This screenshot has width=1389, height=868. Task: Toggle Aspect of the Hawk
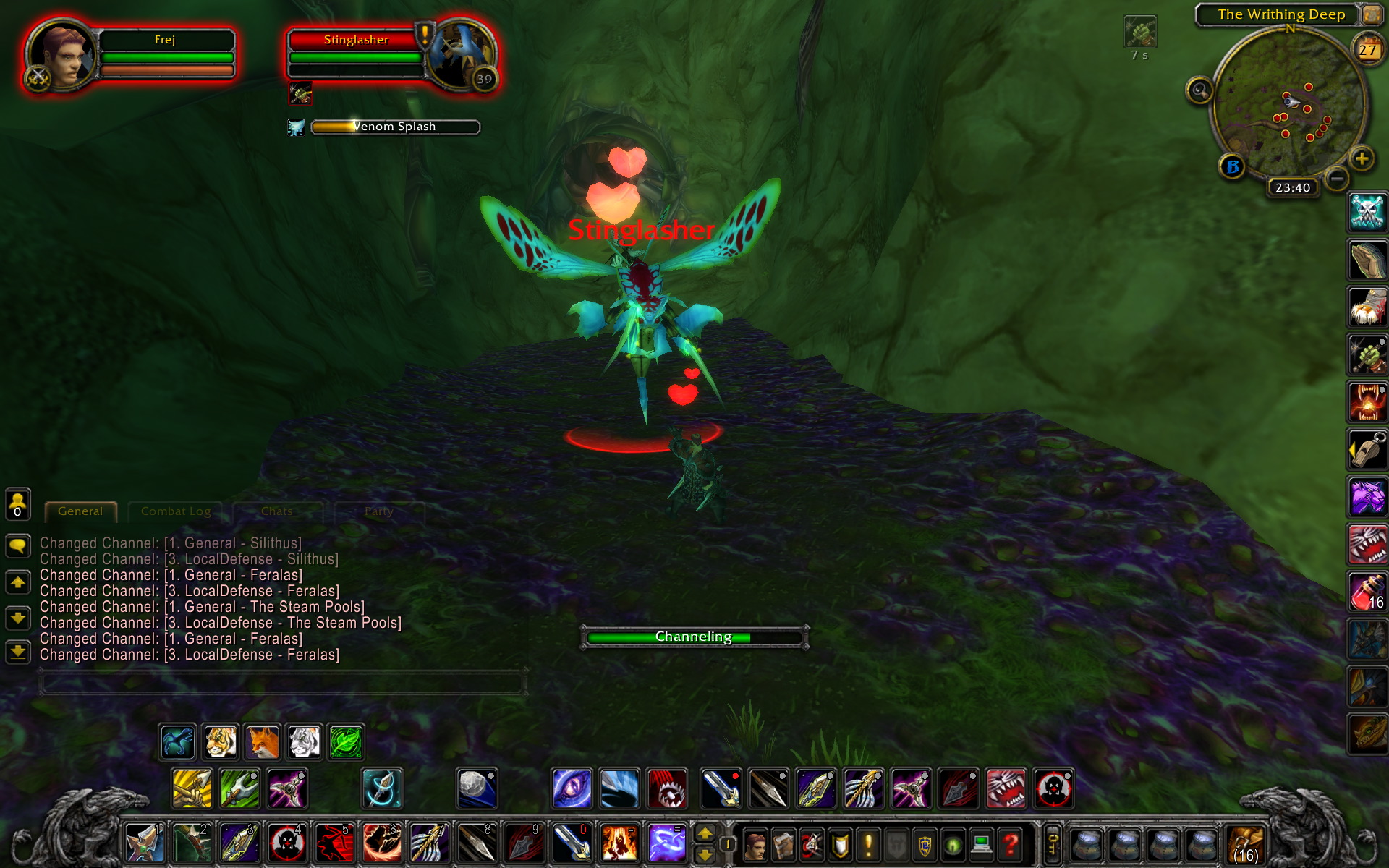[x=178, y=741]
